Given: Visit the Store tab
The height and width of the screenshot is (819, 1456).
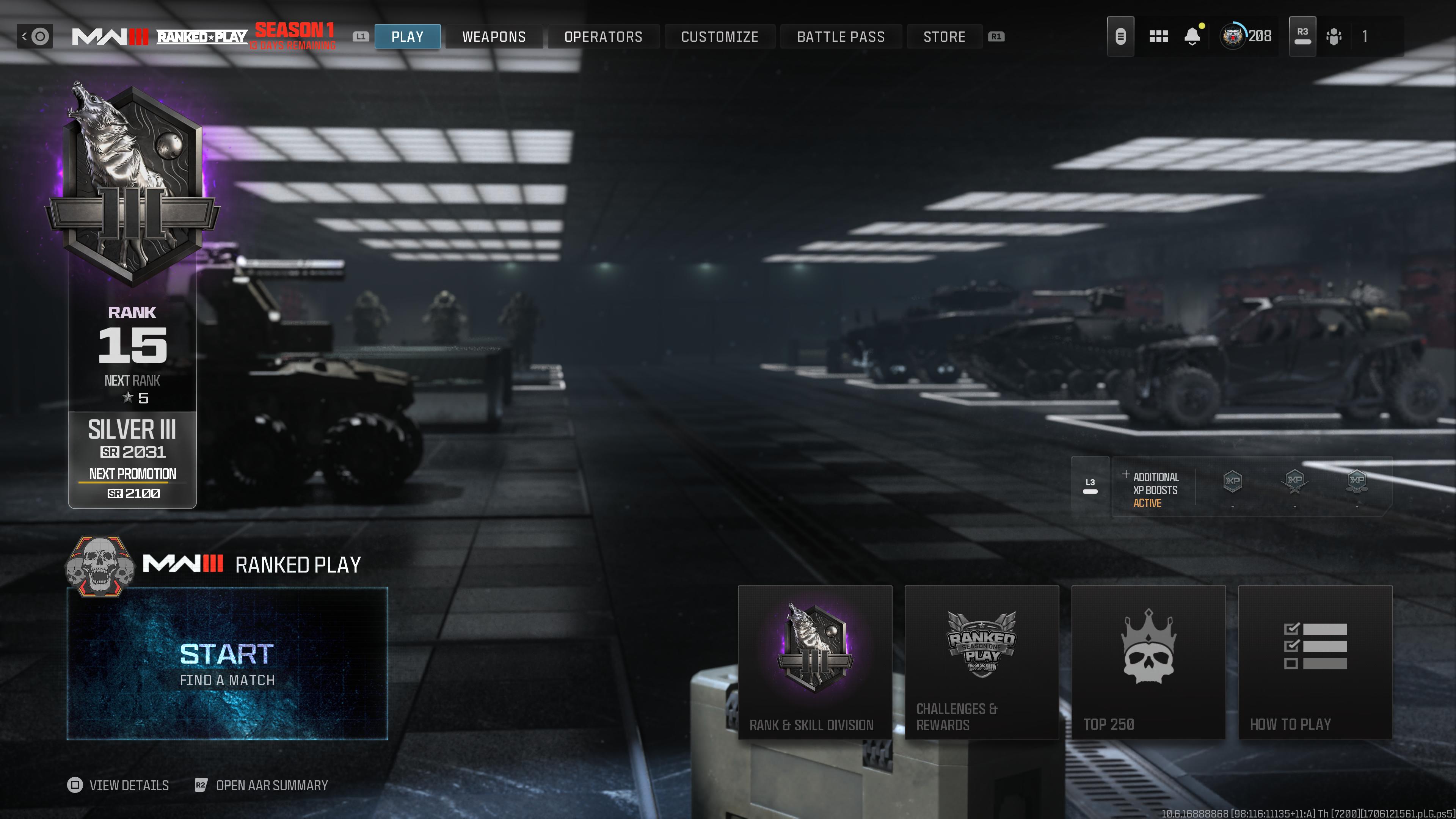Looking at the screenshot, I should pyautogui.click(x=944, y=37).
